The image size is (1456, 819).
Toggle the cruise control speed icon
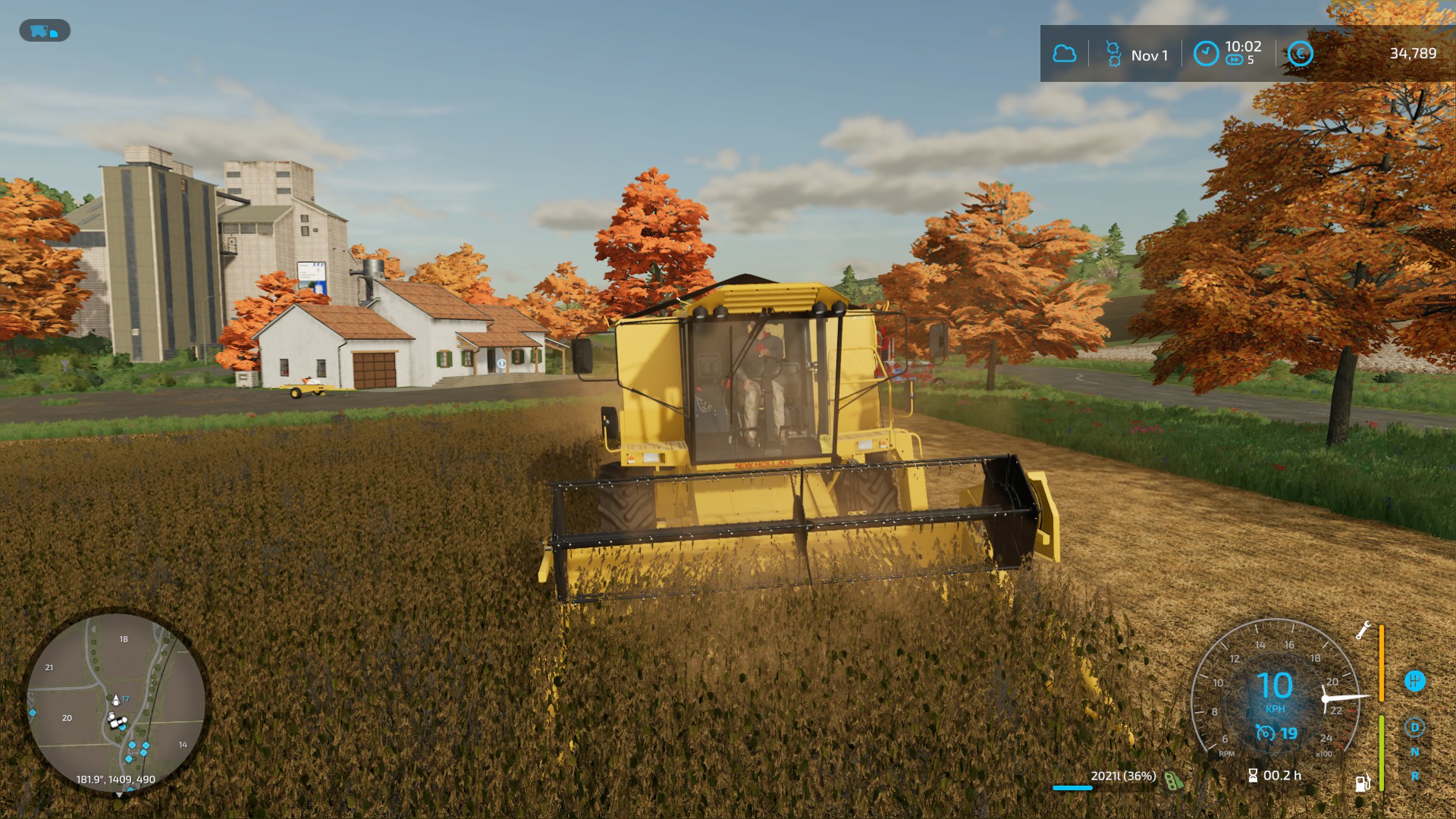(x=1266, y=733)
